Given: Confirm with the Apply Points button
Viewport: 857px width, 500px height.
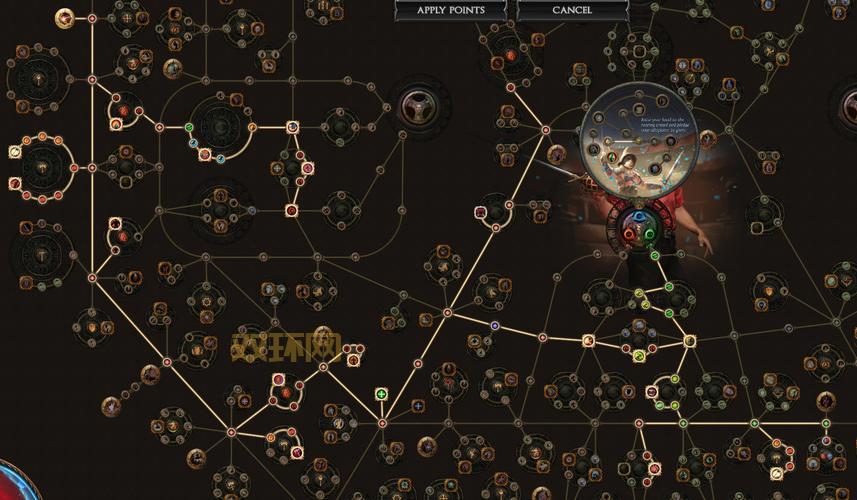Looking at the screenshot, I should 453,10.
